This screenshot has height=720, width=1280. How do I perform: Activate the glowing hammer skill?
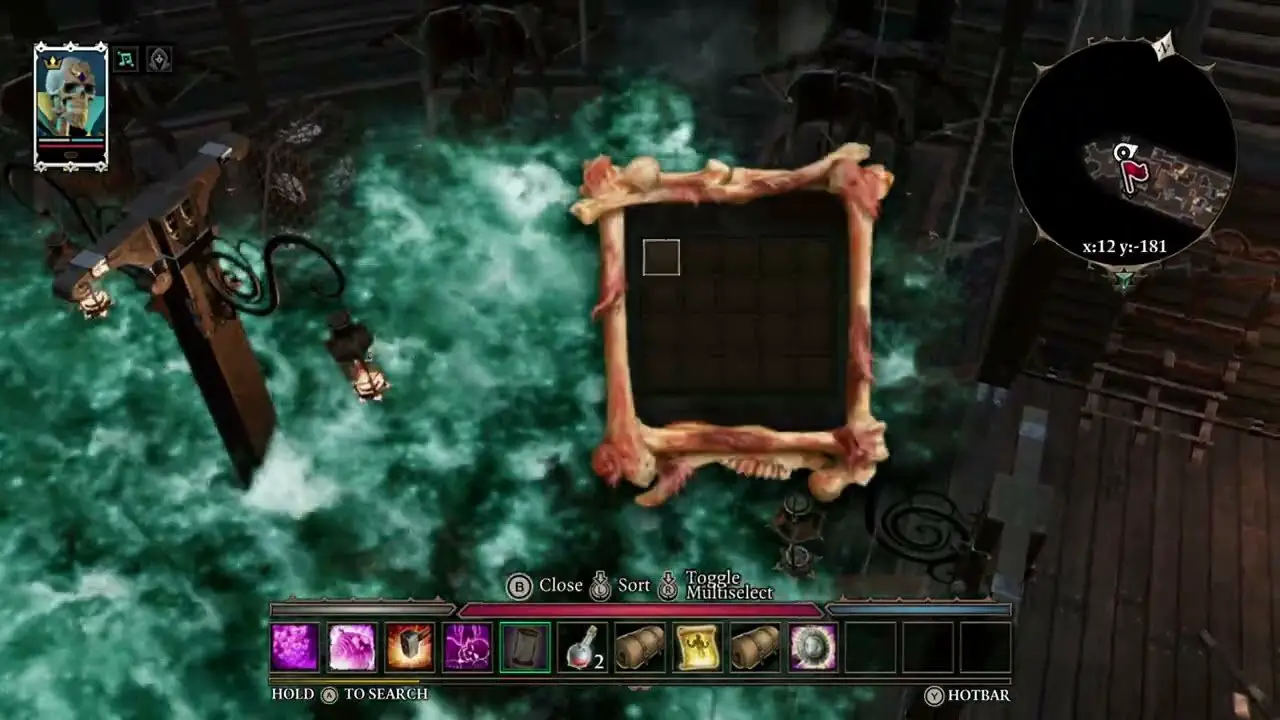410,647
